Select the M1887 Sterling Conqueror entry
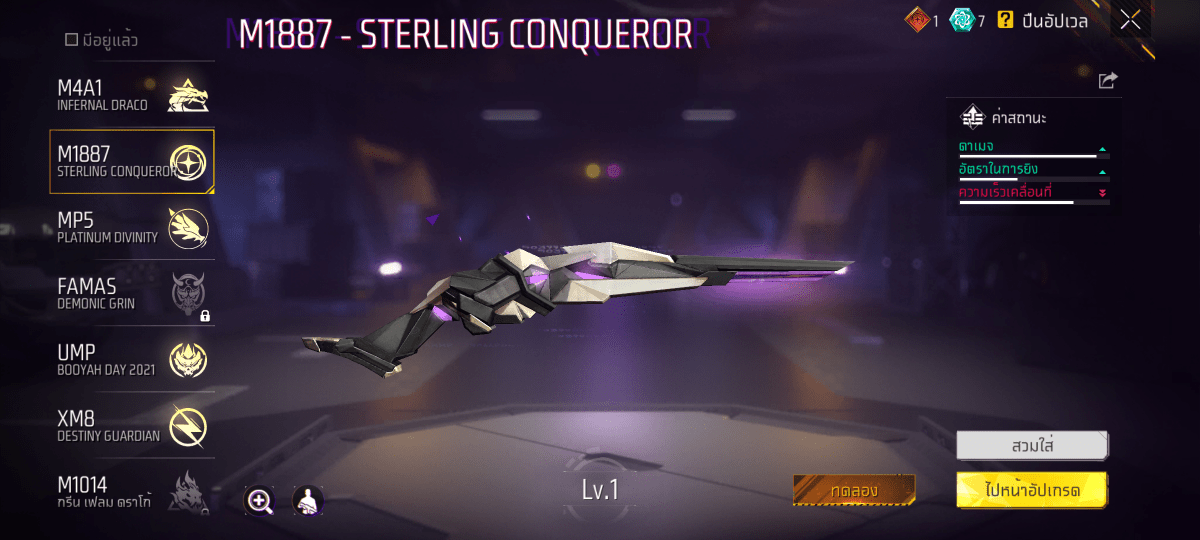This screenshot has width=1200, height=540. pyautogui.click(x=132, y=162)
